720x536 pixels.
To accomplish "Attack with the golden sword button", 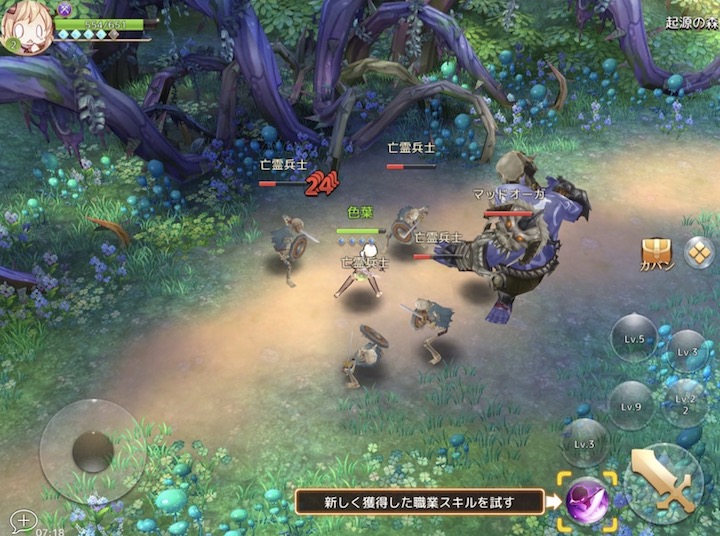I will pyautogui.click(x=664, y=483).
